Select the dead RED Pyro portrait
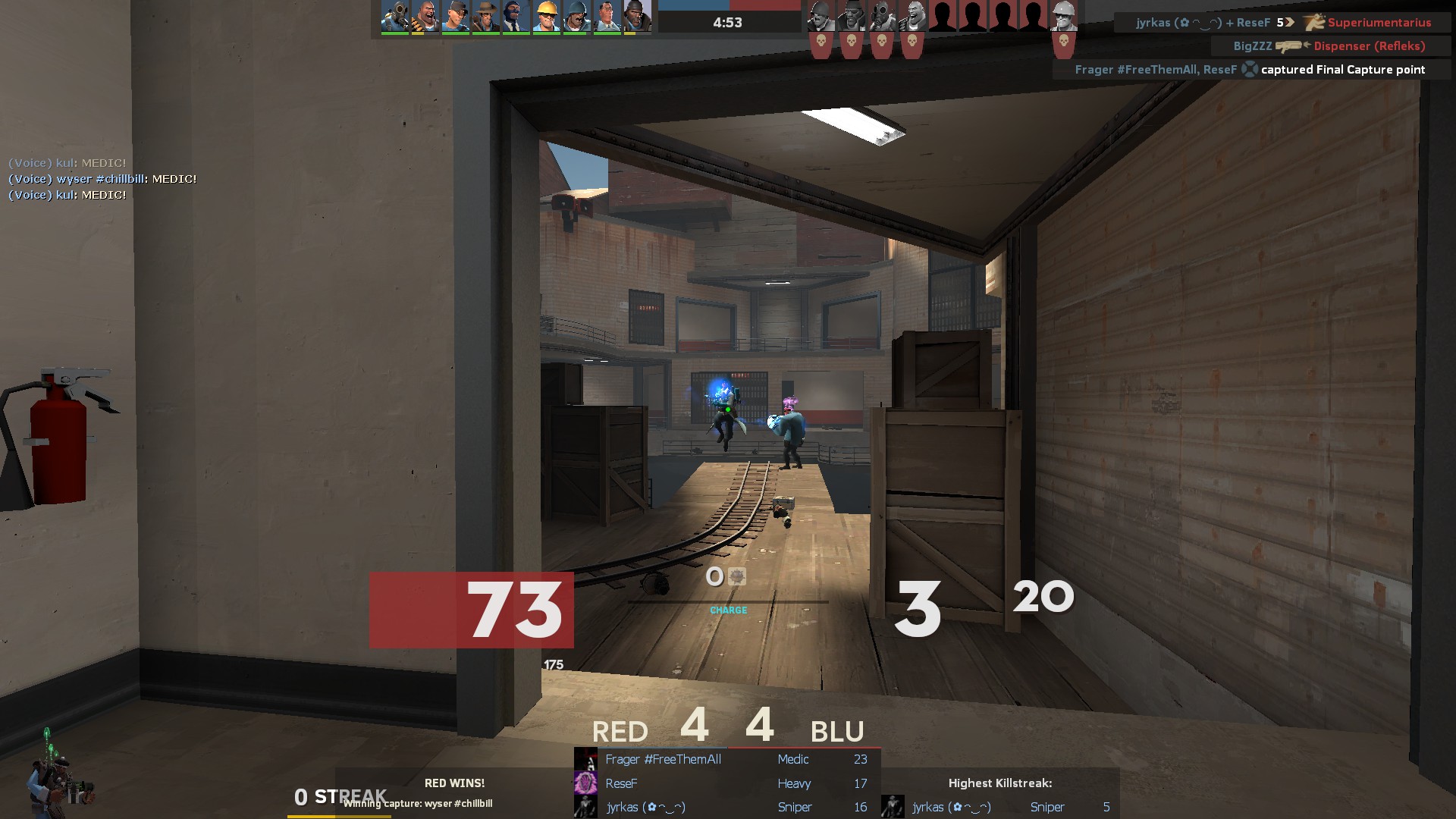Image resolution: width=1456 pixels, height=819 pixels. click(x=881, y=16)
